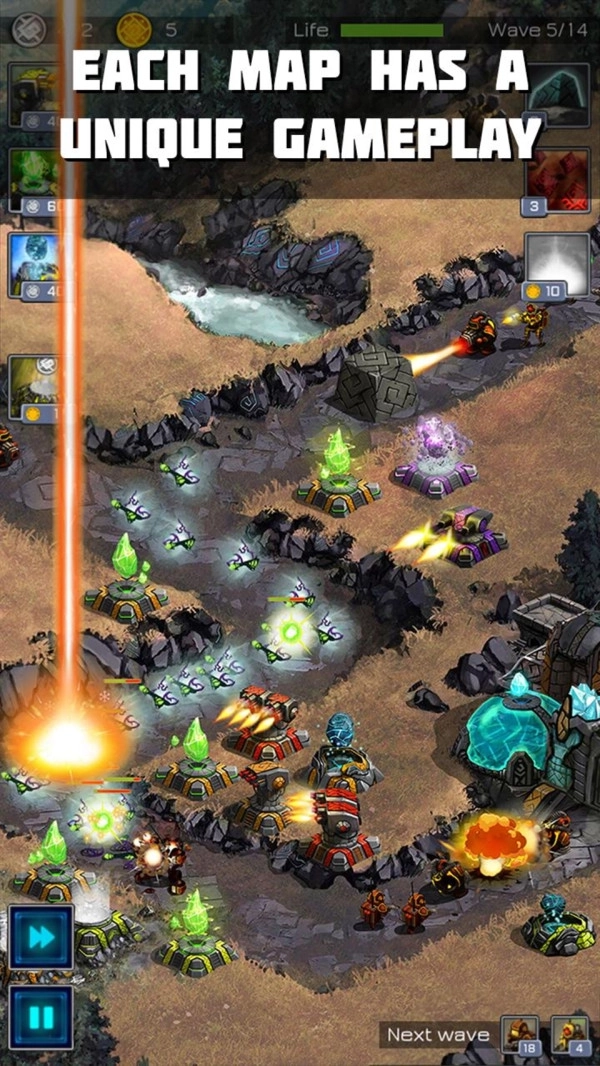Inspect next wave enemy with 4 count
Image resolution: width=600 pixels, height=1066 pixels.
point(570,1035)
